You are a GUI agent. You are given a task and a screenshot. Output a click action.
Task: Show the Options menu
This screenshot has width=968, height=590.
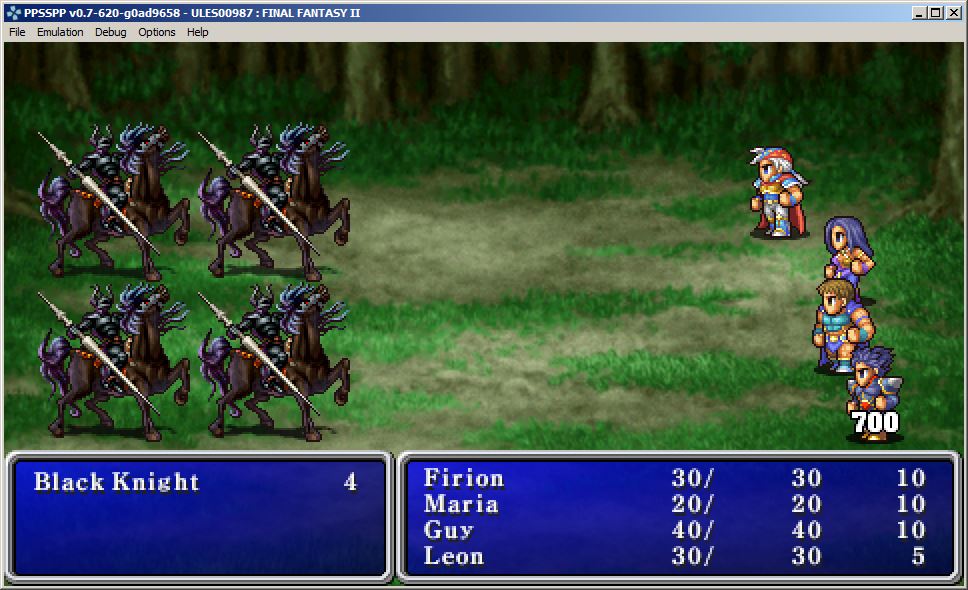pyautogui.click(x=157, y=32)
